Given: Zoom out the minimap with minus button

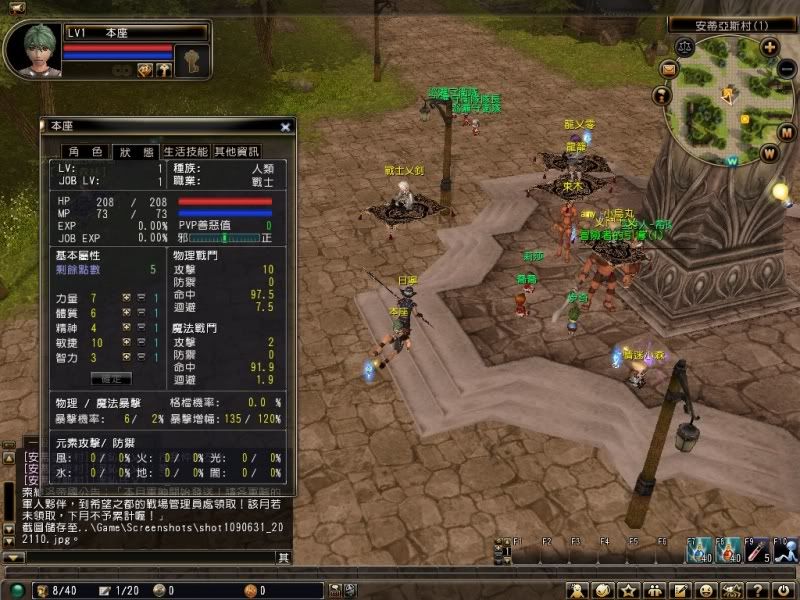Looking at the screenshot, I should coord(787,70).
